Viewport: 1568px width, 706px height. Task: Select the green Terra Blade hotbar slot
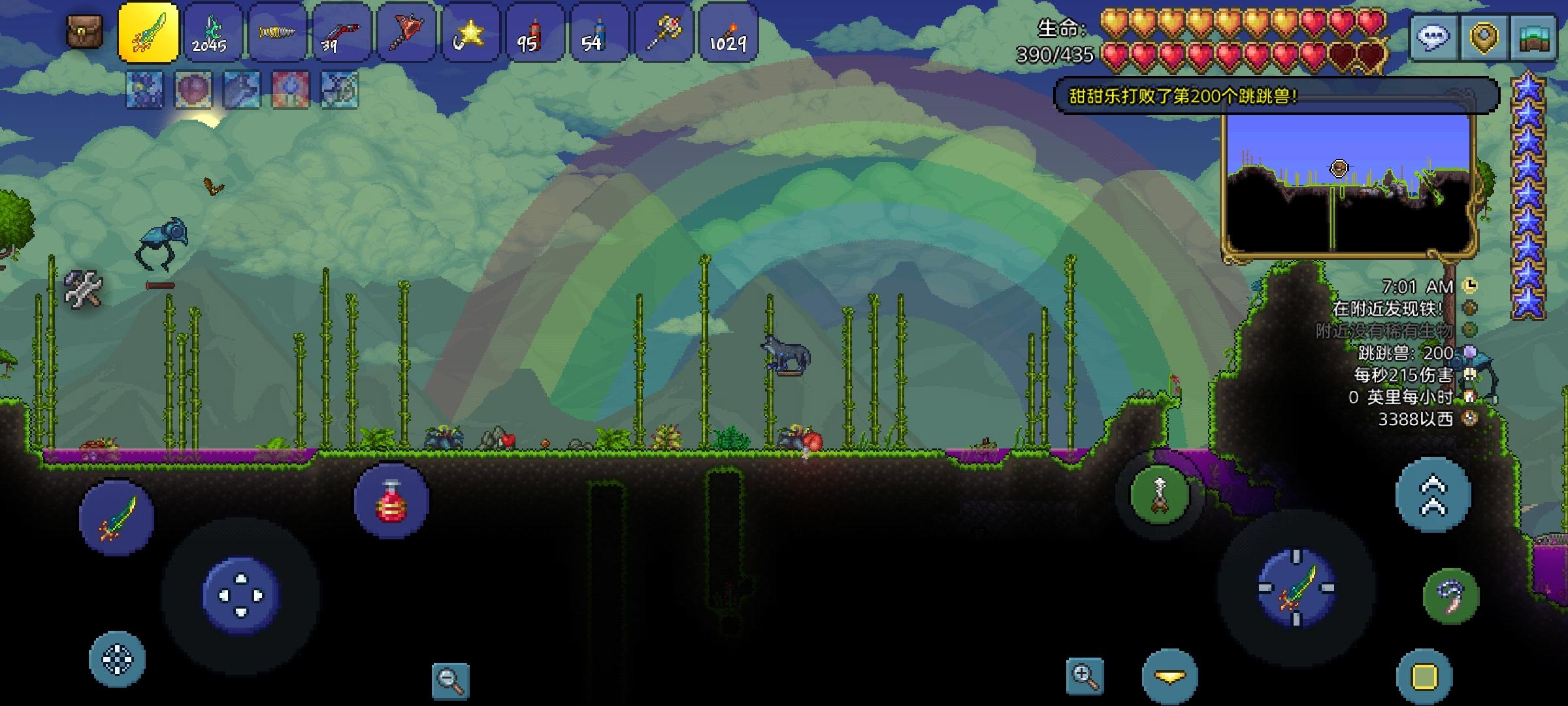click(148, 33)
